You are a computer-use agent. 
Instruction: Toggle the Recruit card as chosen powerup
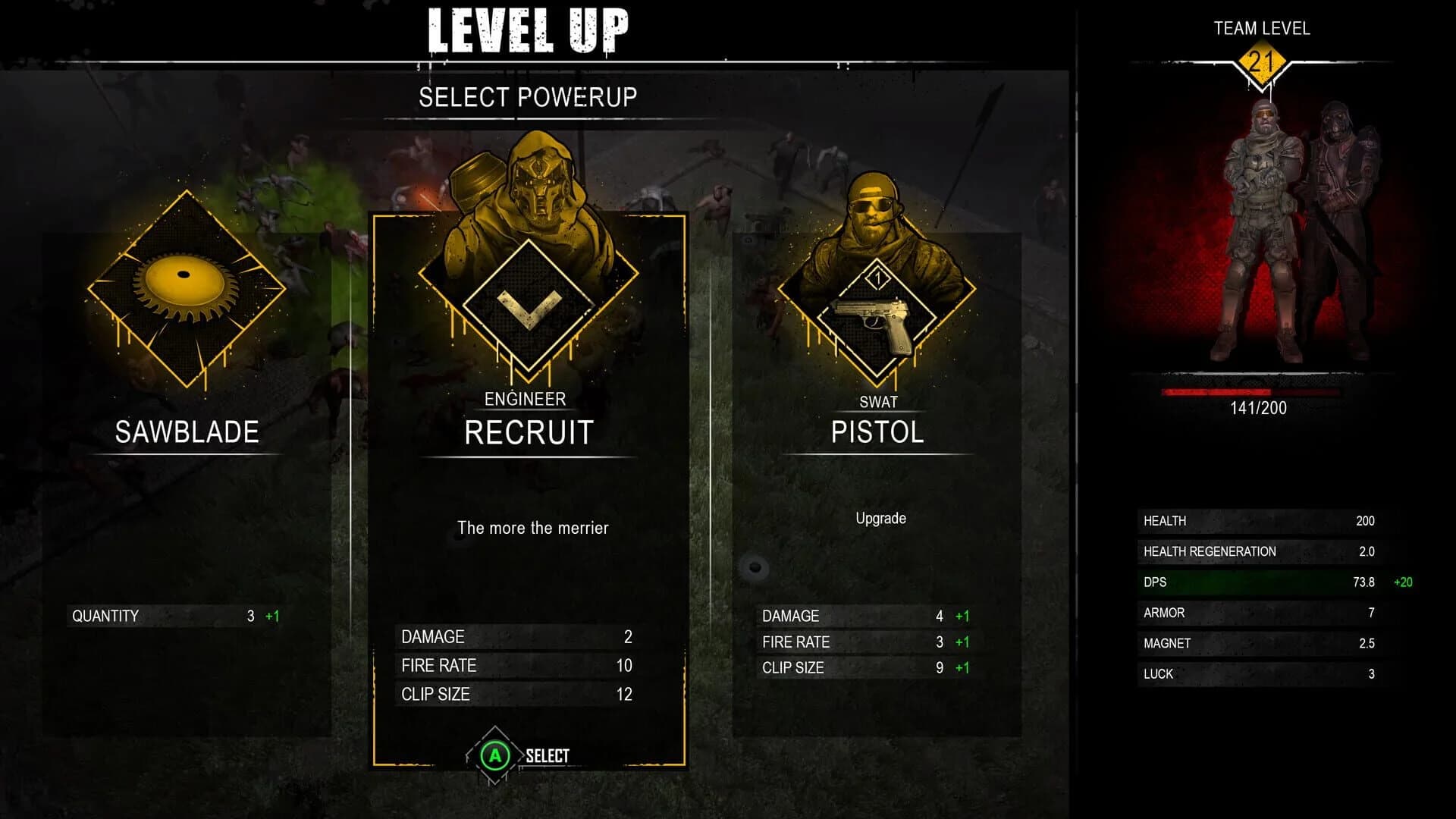pyautogui.click(x=529, y=485)
